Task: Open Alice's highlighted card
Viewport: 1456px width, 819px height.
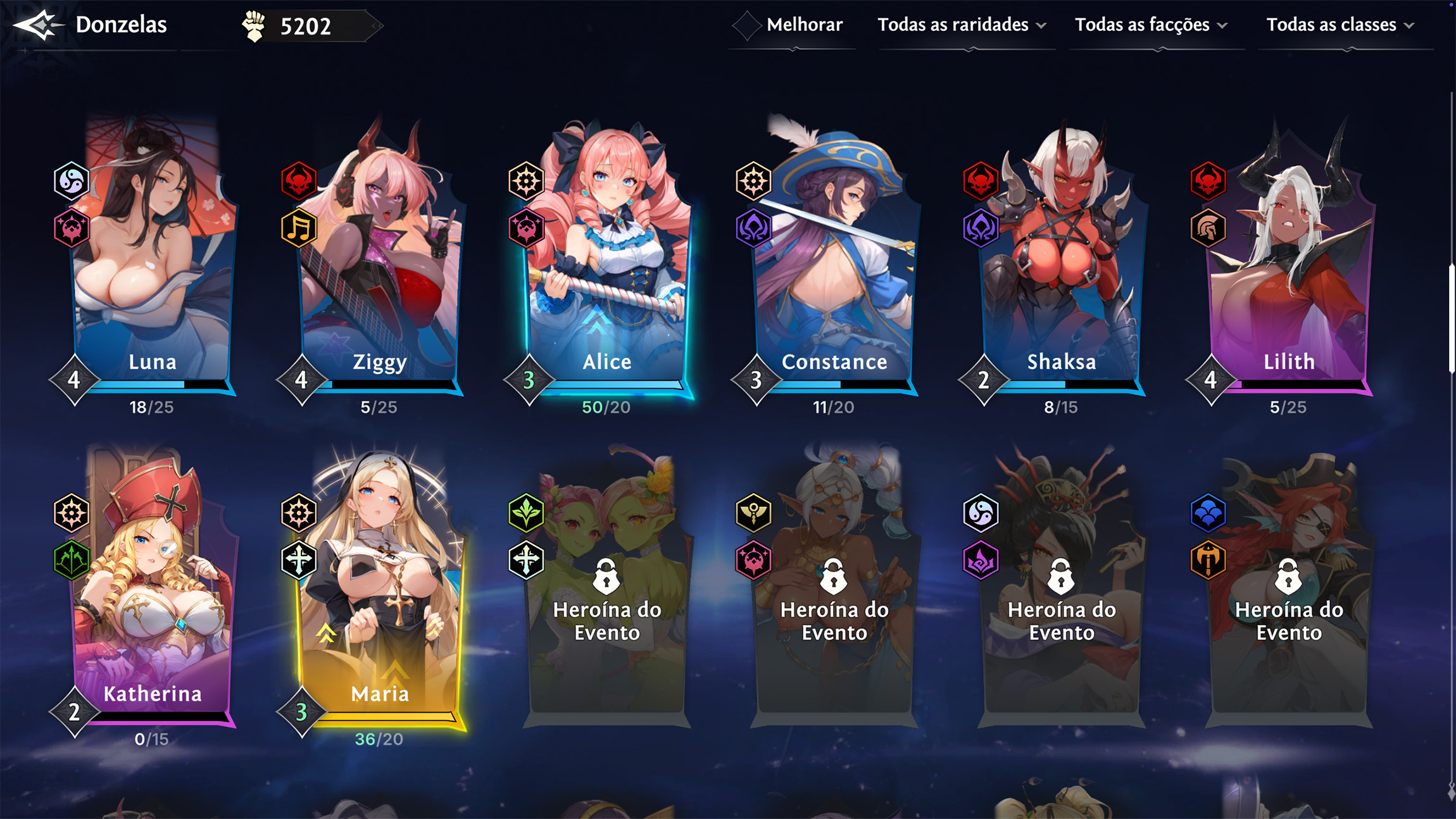Action: tap(607, 266)
